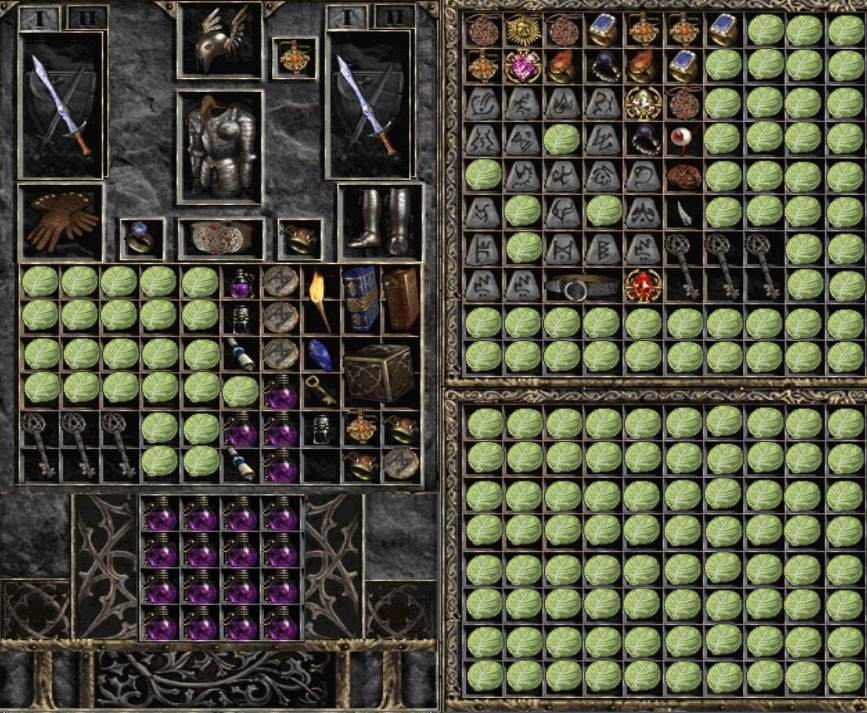
Task: Select the equipped ring with blue gem
Action: coord(141,239)
